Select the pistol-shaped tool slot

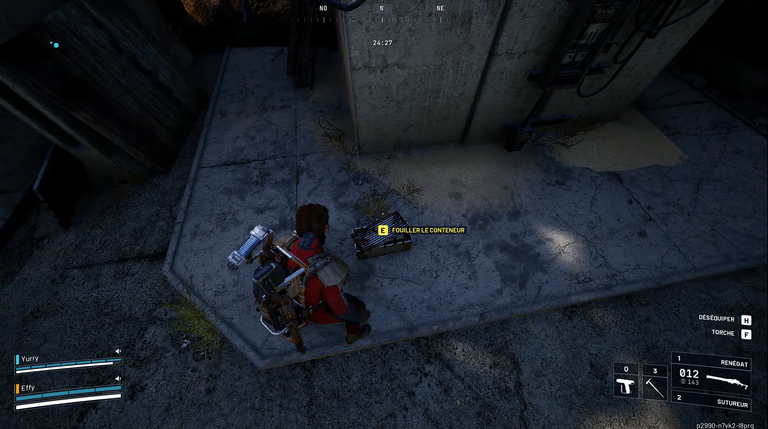tap(626, 386)
